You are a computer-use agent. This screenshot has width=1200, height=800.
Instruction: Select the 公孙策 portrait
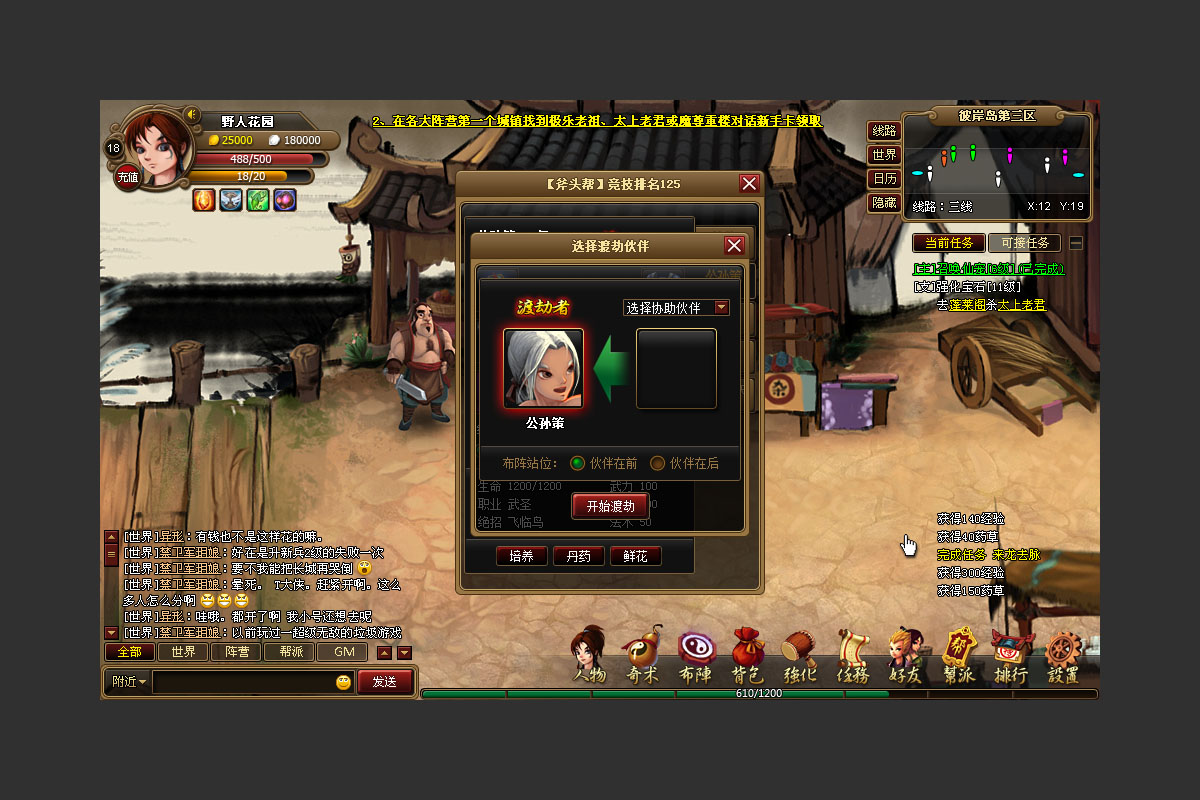(543, 368)
